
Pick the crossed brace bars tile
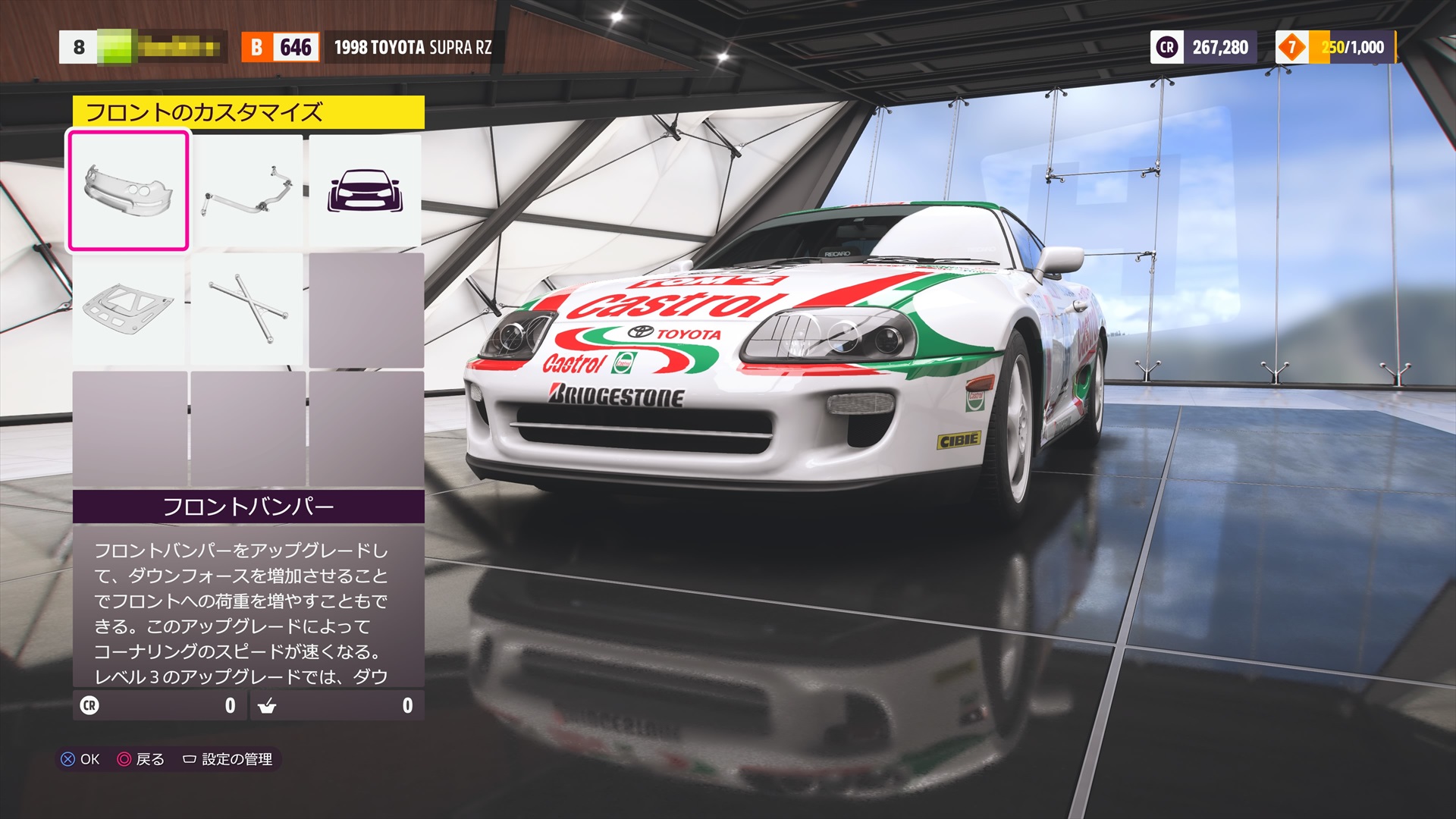pos(247,309)
